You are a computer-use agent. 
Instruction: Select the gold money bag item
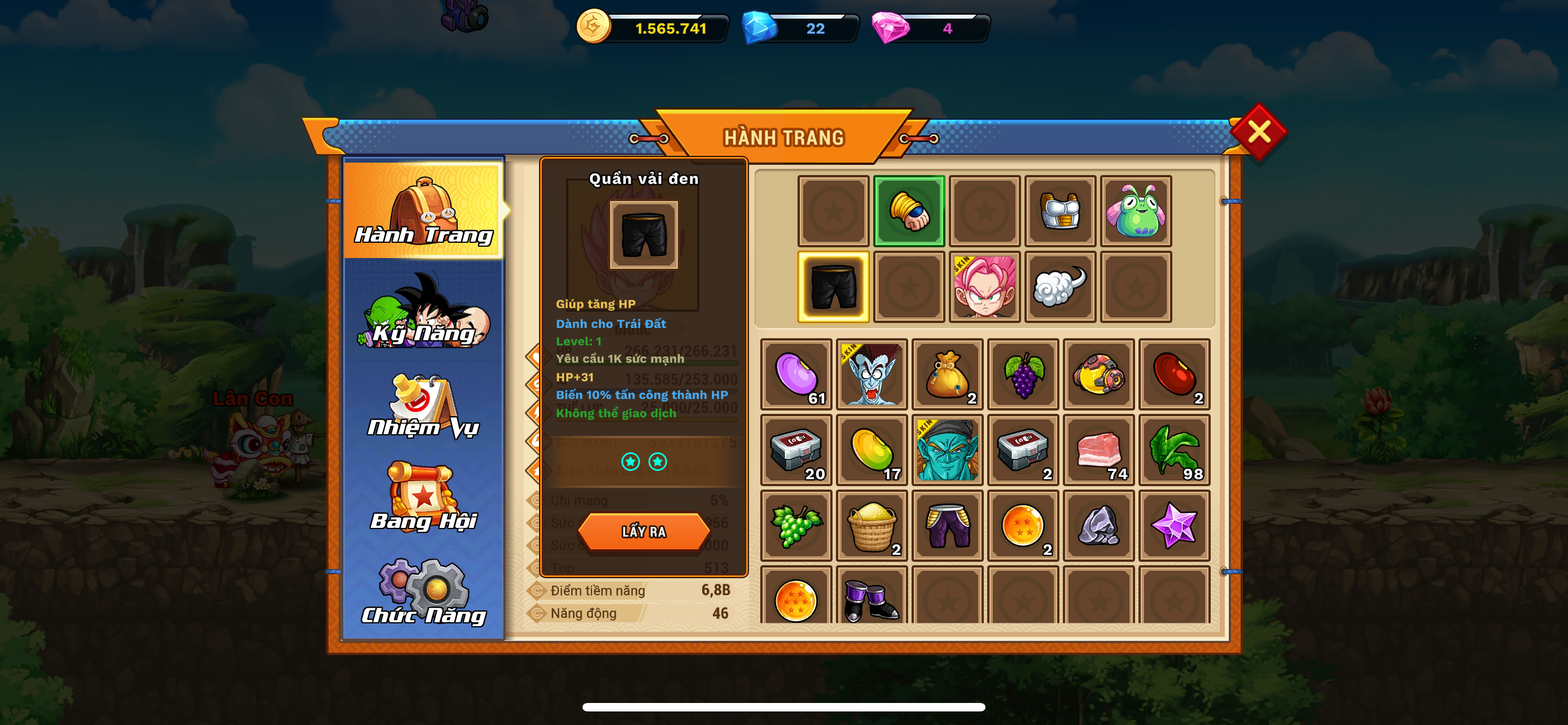click(x=947, y=374)
